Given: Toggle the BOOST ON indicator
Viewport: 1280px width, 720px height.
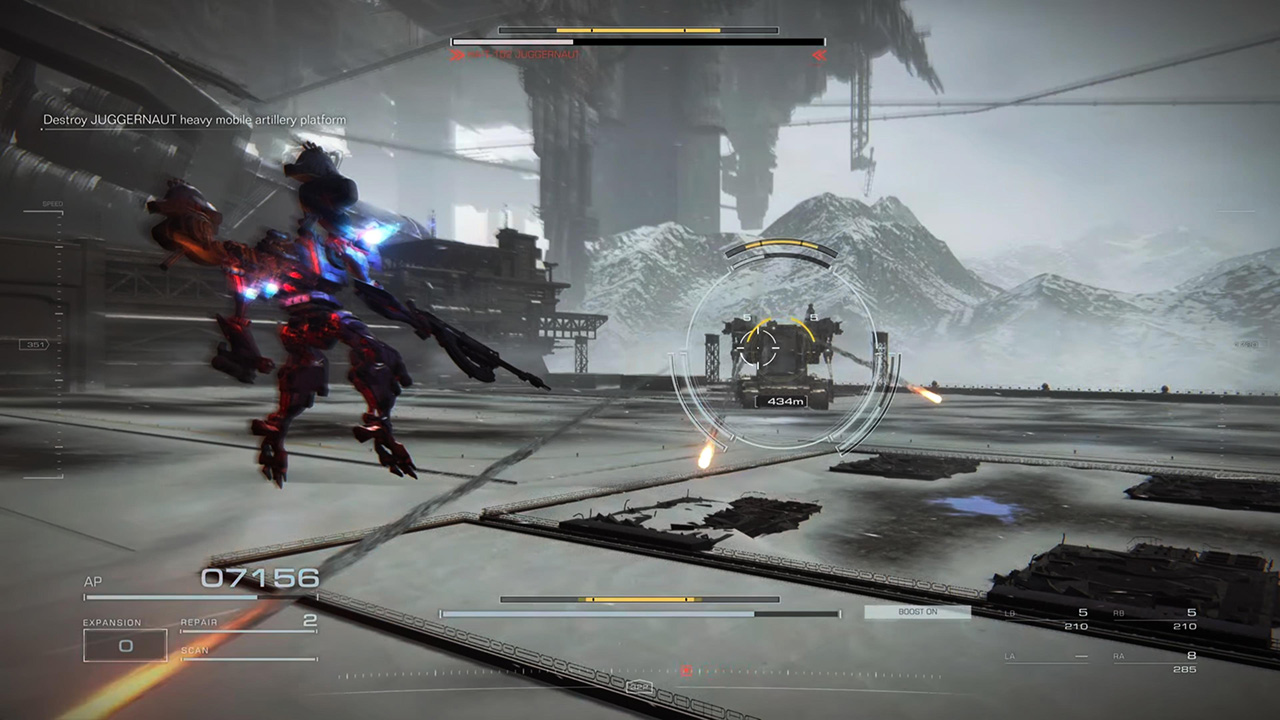Looking at the screenshot, I should [x=917, y=612].
